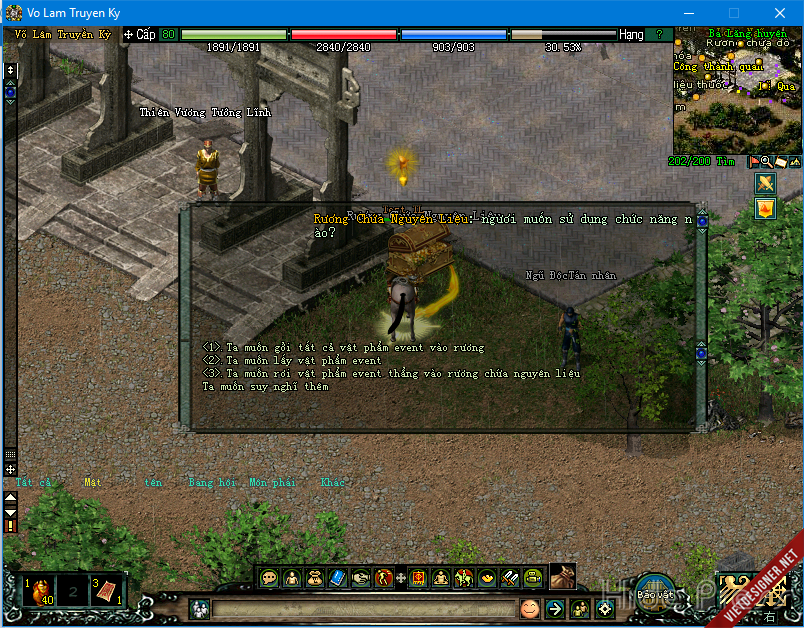
Task: Use the scroll item in hotbar slot 3
Action: tap(107, 591)
